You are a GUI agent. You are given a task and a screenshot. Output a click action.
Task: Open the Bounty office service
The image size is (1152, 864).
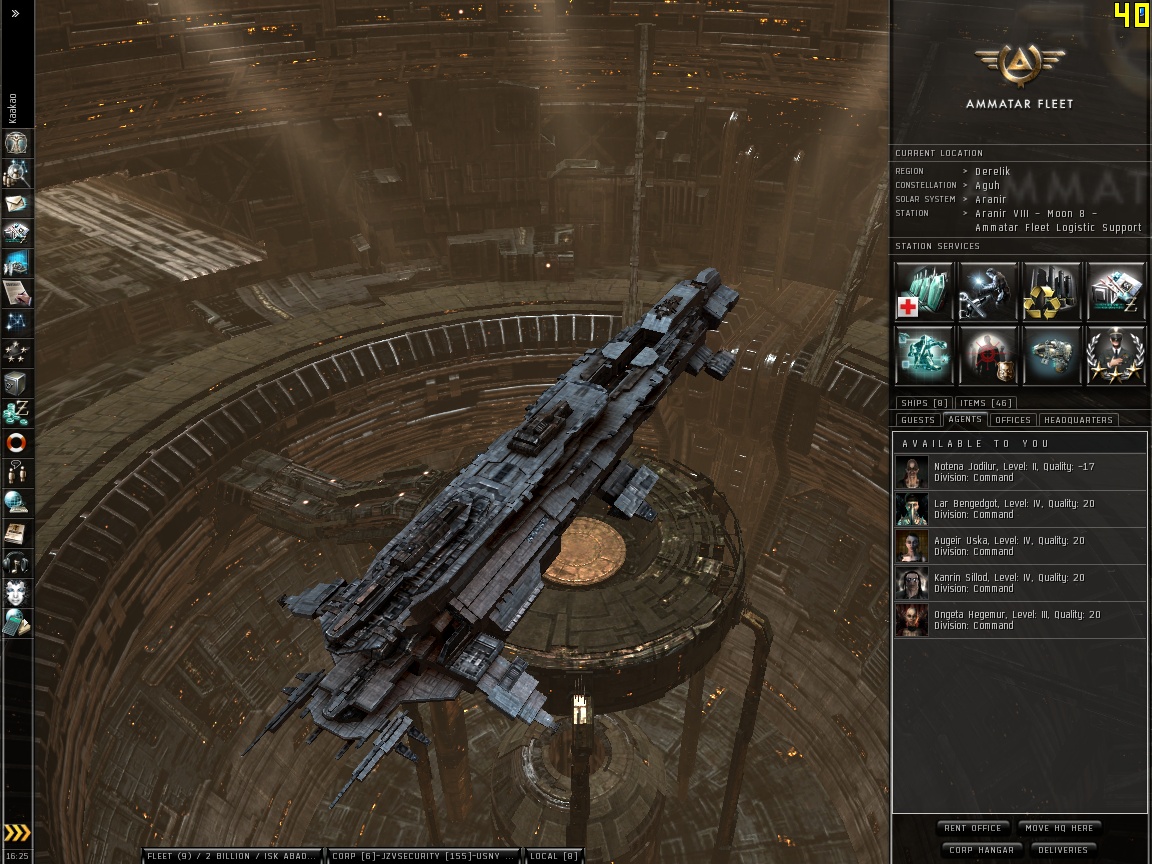[x=988, y=355]
